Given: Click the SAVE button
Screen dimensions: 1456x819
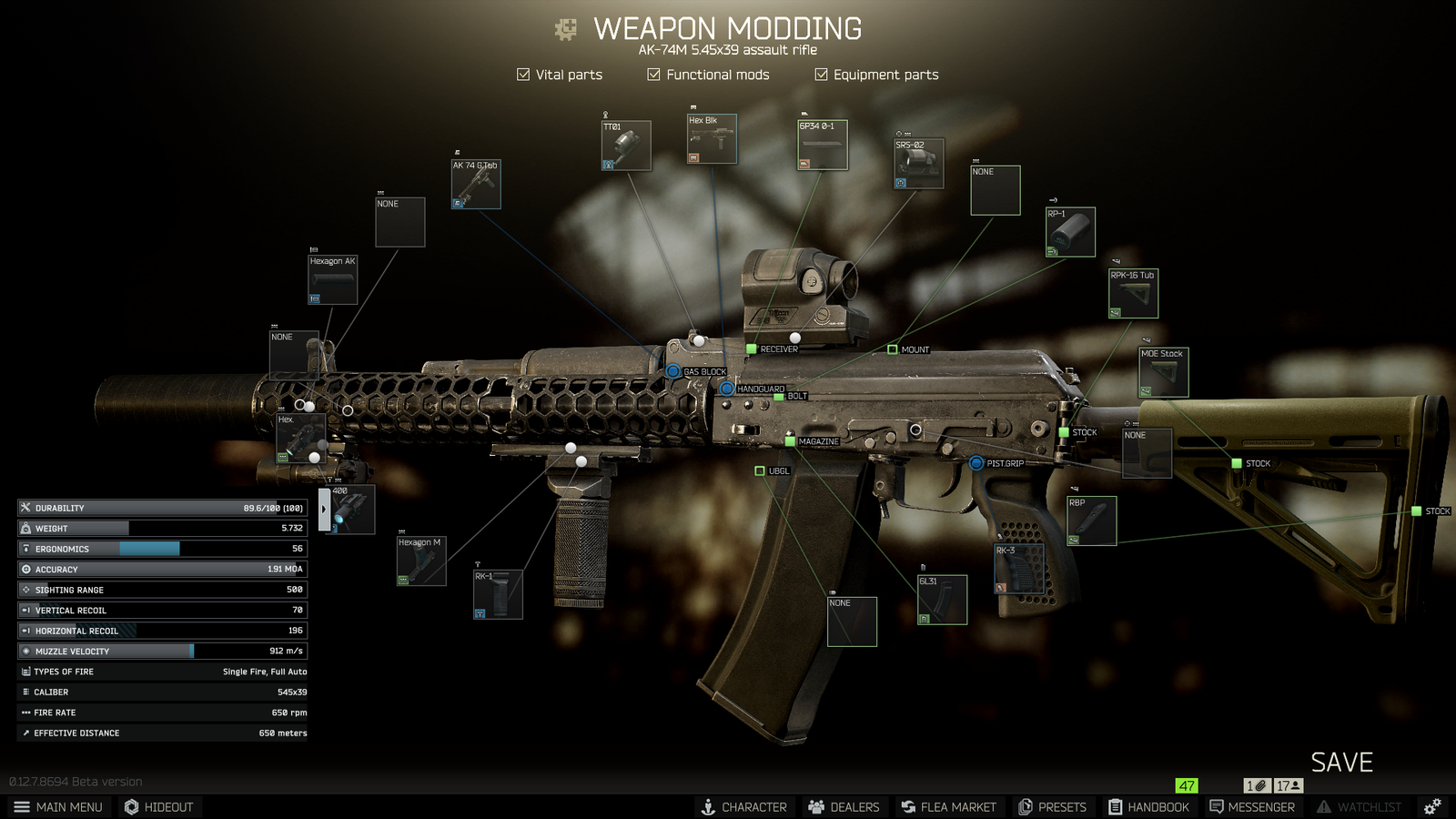Looking at the screenshot, I should 1341,763.
